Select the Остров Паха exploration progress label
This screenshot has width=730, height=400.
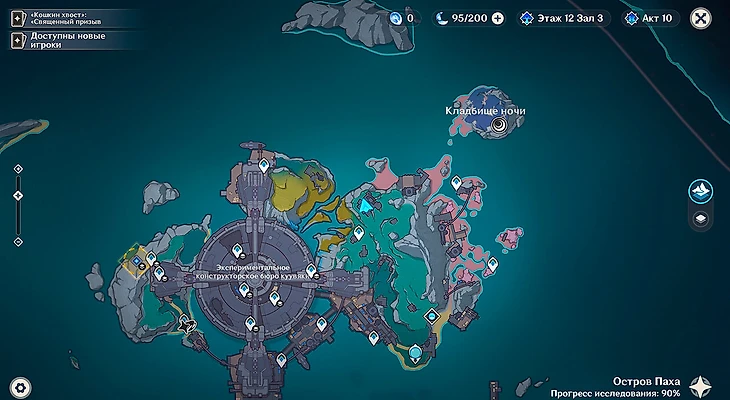tap(648, 387)
